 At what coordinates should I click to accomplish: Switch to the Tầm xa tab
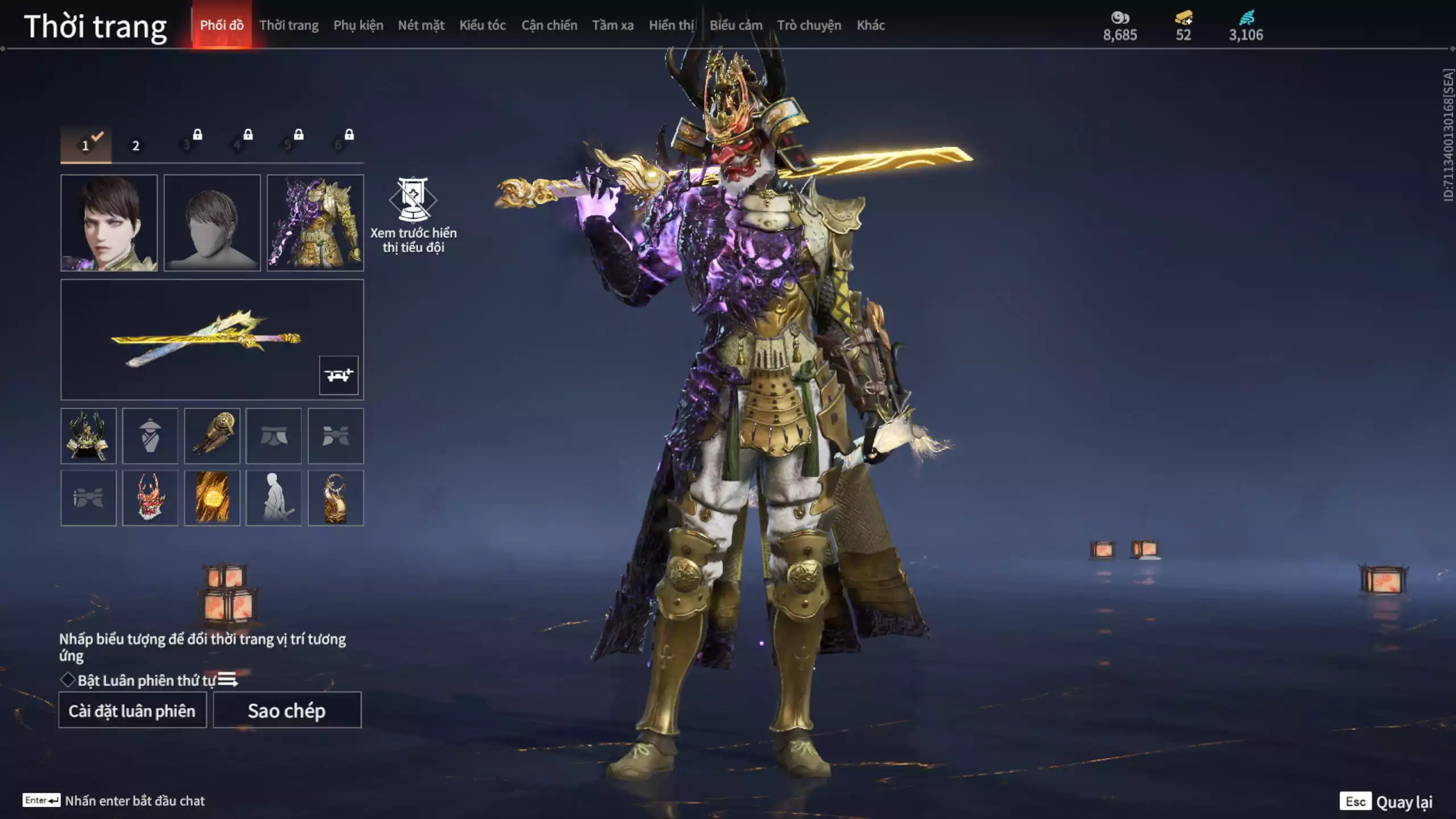coord(613,25)
